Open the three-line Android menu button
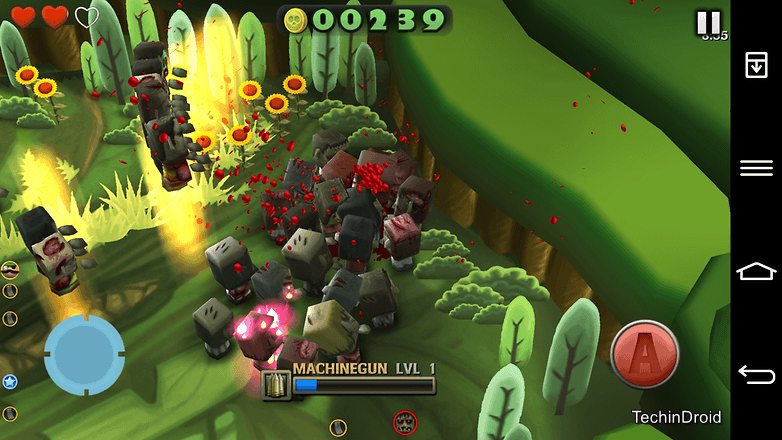The image size is (782, 440). [x=756, y=168]
